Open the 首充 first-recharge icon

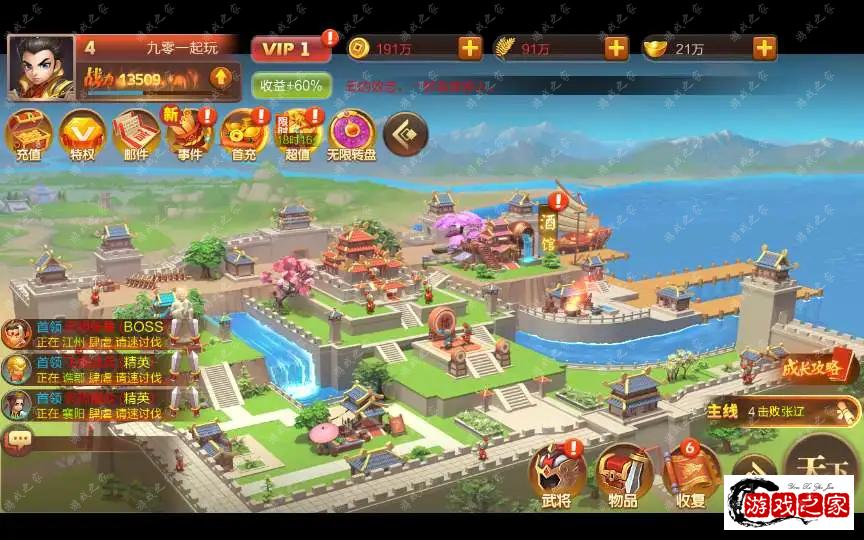coord(244,135)
